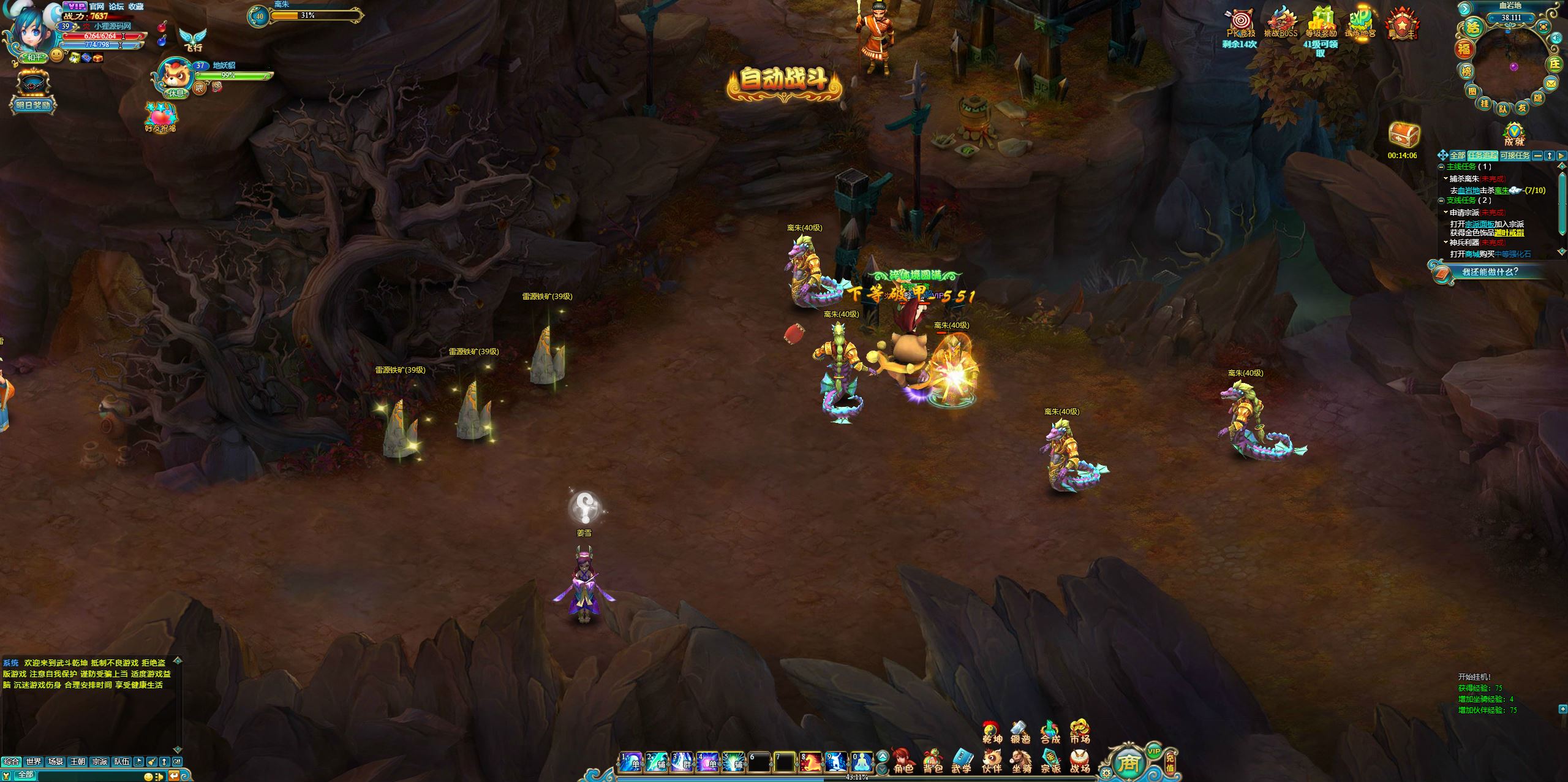
Task: Open the 背包 backpack menu
Action: [x=932, y=760]
